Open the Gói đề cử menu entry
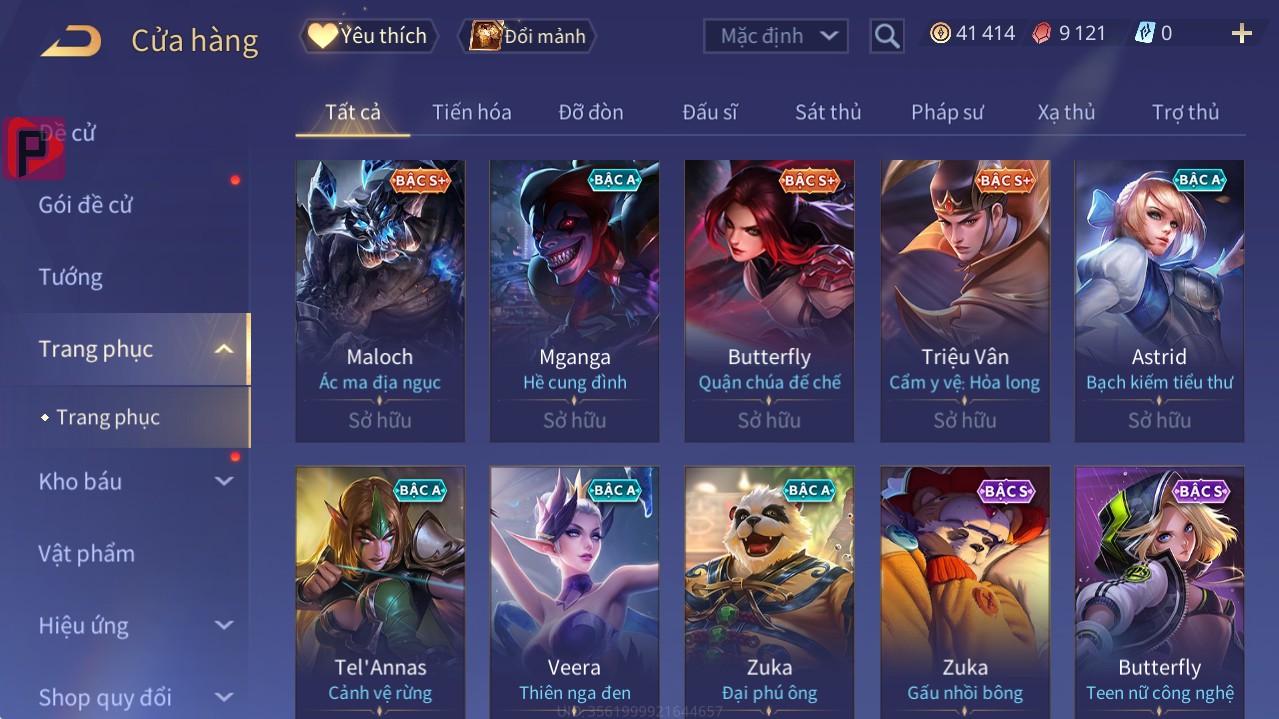The width and height of the screenshot is (1279, 719). click(86, 205)
